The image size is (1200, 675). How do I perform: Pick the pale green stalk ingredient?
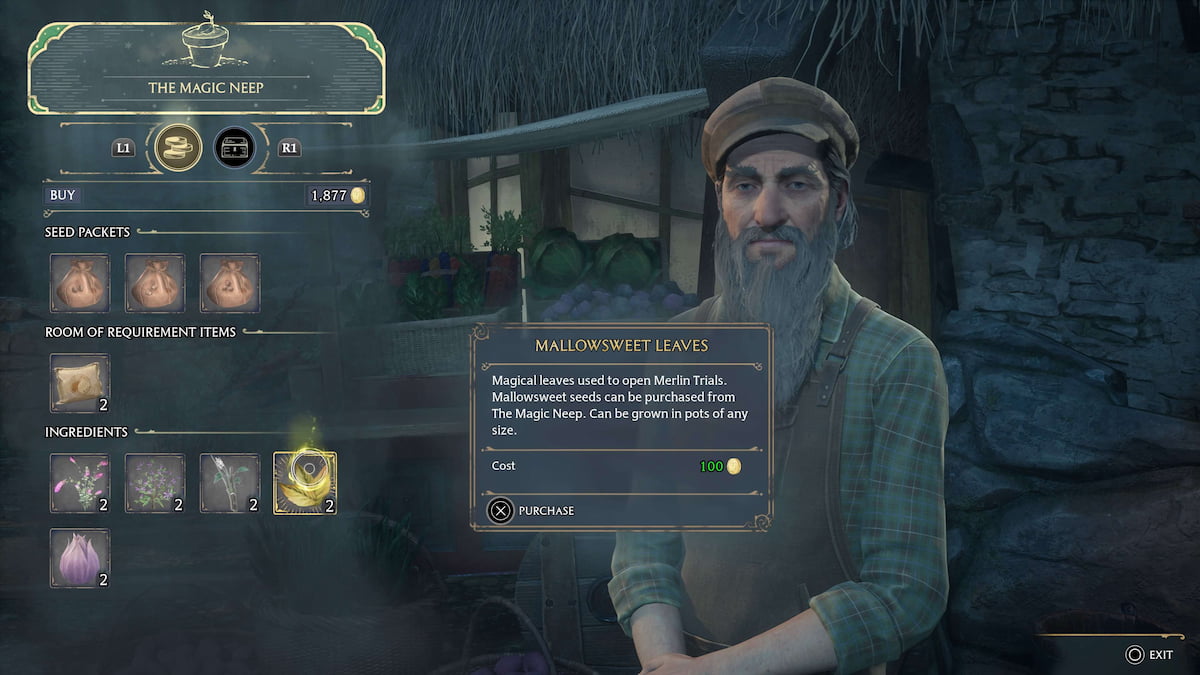point(230,483)
